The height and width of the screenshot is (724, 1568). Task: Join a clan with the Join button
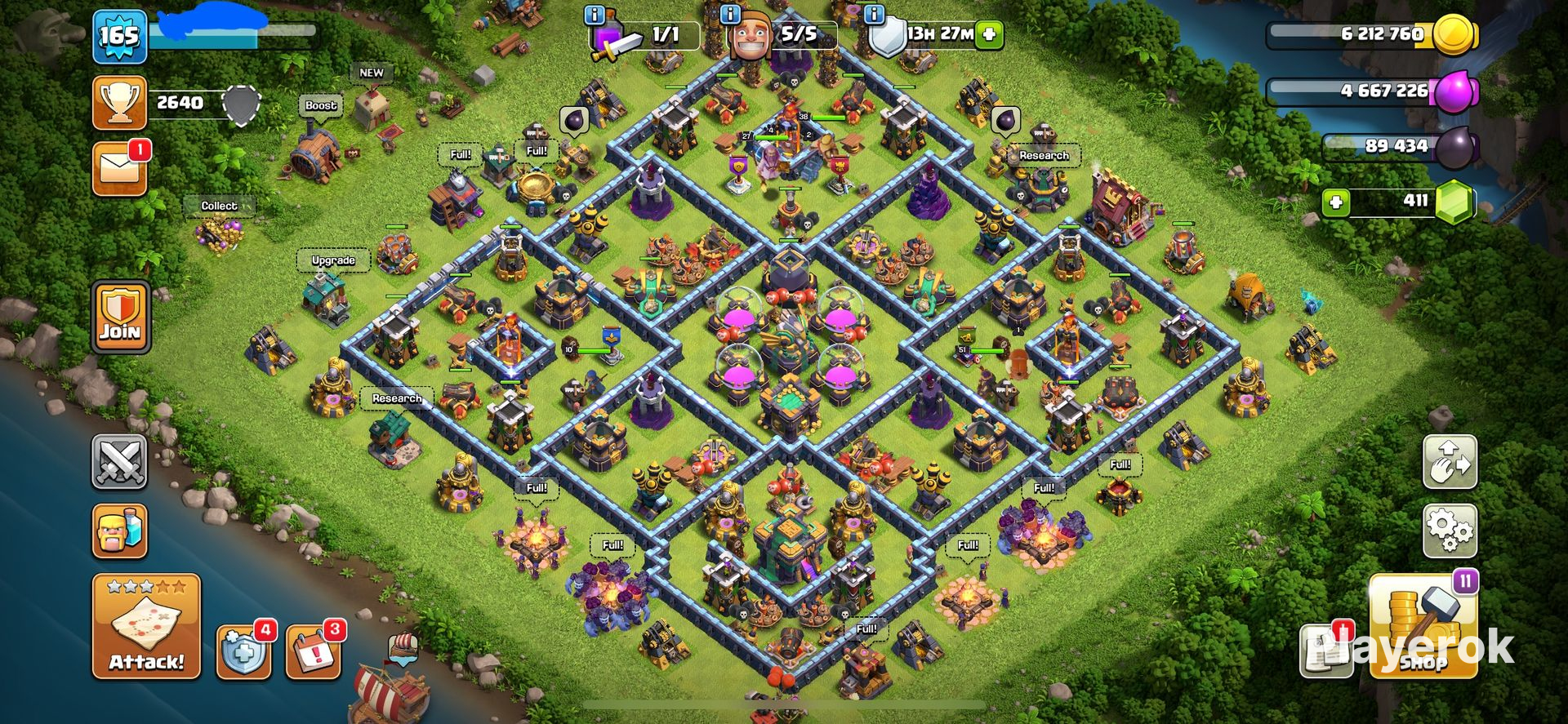pos(120,317)
